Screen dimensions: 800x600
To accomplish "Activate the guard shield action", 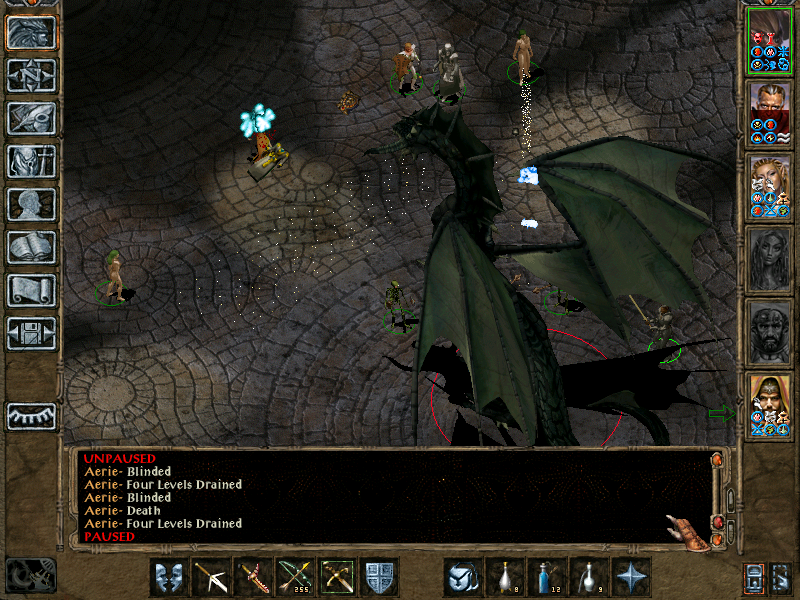I will tap(380, 577).
